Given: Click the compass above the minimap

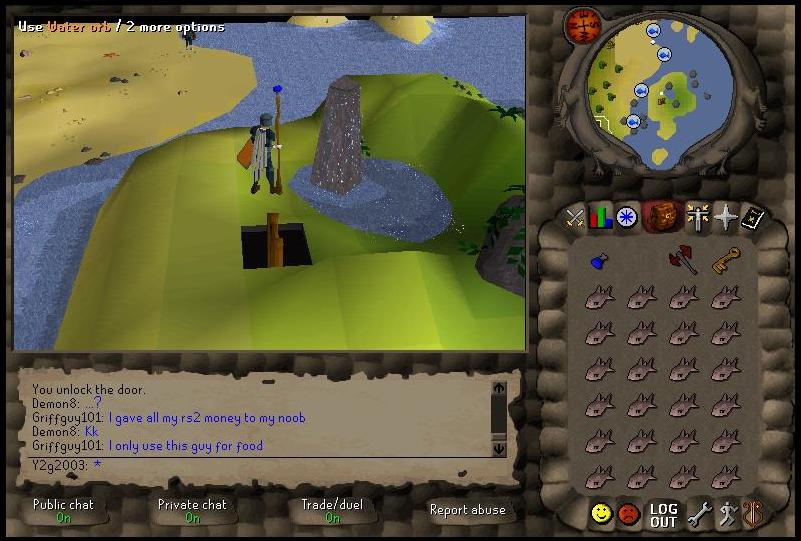Looking at the screenshot, I should [579, 26].
